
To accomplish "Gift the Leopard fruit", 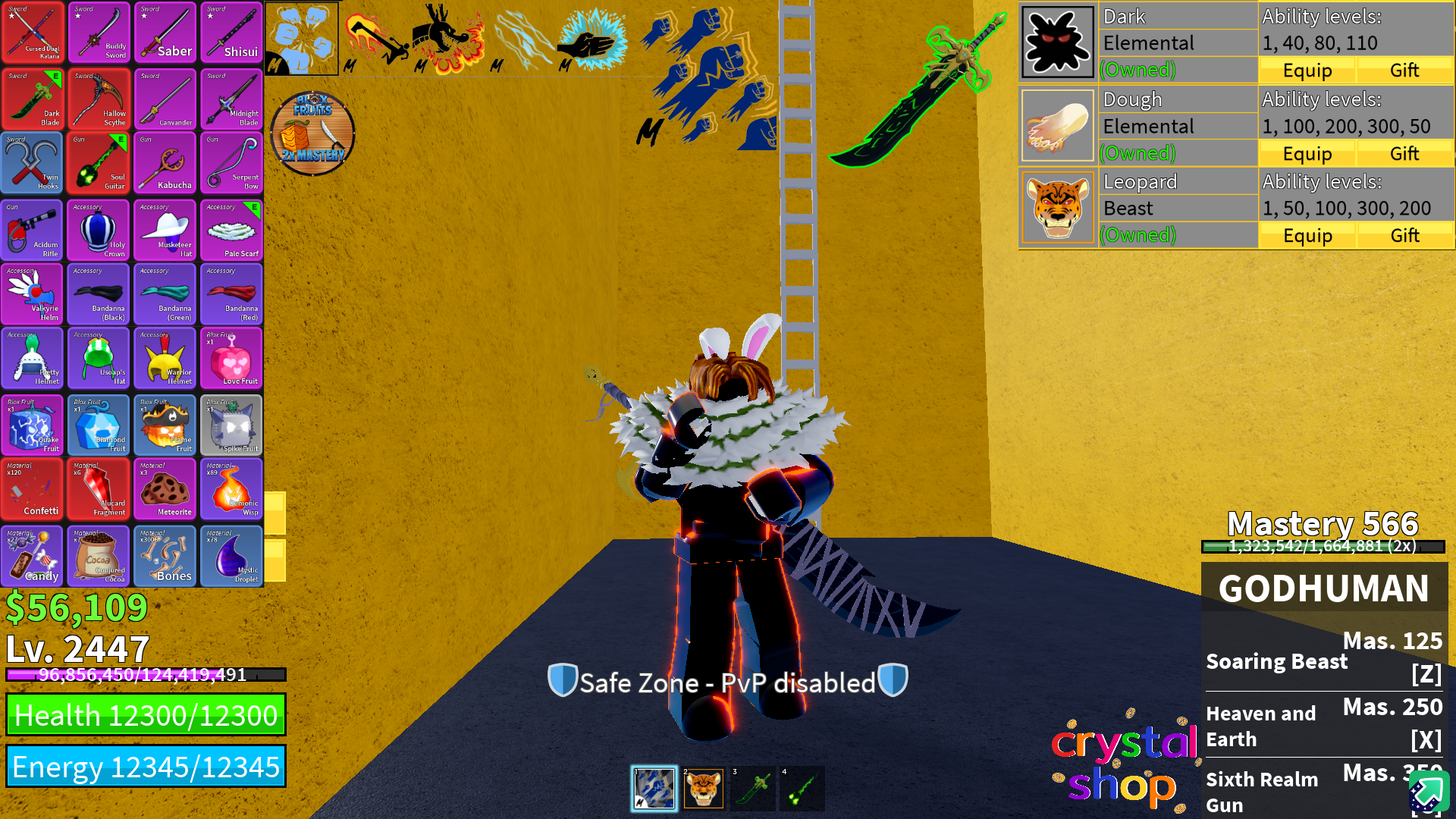I will coord(1404,235).
